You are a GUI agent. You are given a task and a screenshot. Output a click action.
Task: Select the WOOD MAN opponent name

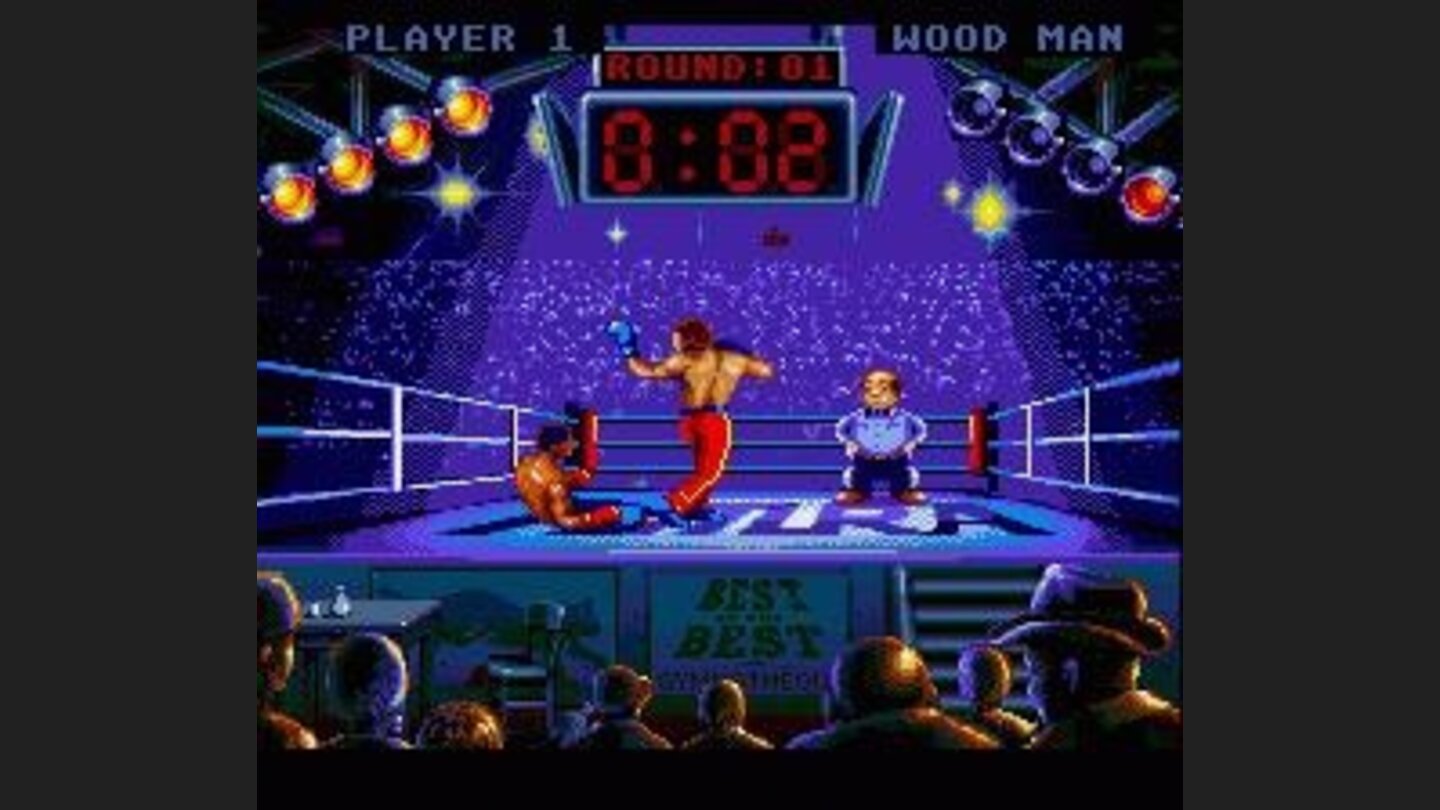pos(1010,35)
